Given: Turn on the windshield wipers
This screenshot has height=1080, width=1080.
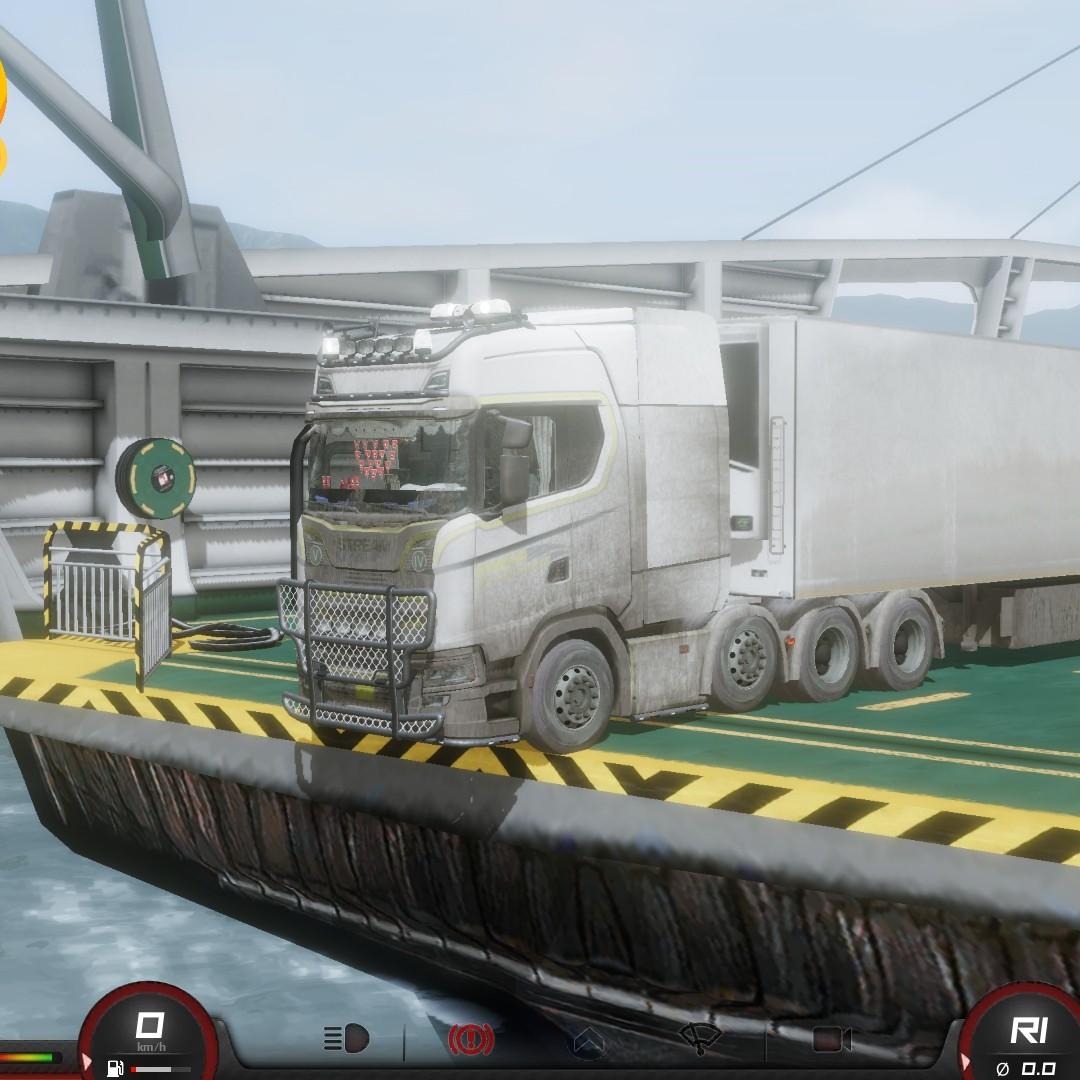Looking at the screenshot, I should (x=700, y=1039).
